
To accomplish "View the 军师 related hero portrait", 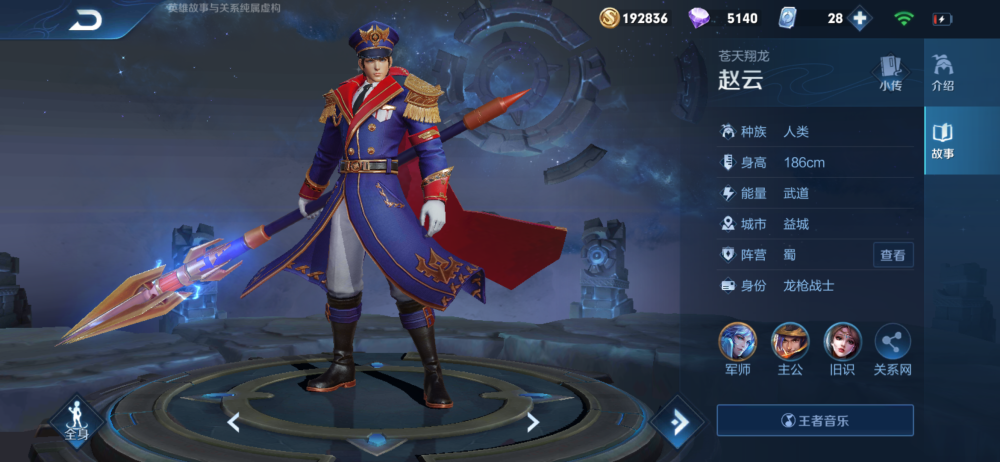I will coord(738,343).
